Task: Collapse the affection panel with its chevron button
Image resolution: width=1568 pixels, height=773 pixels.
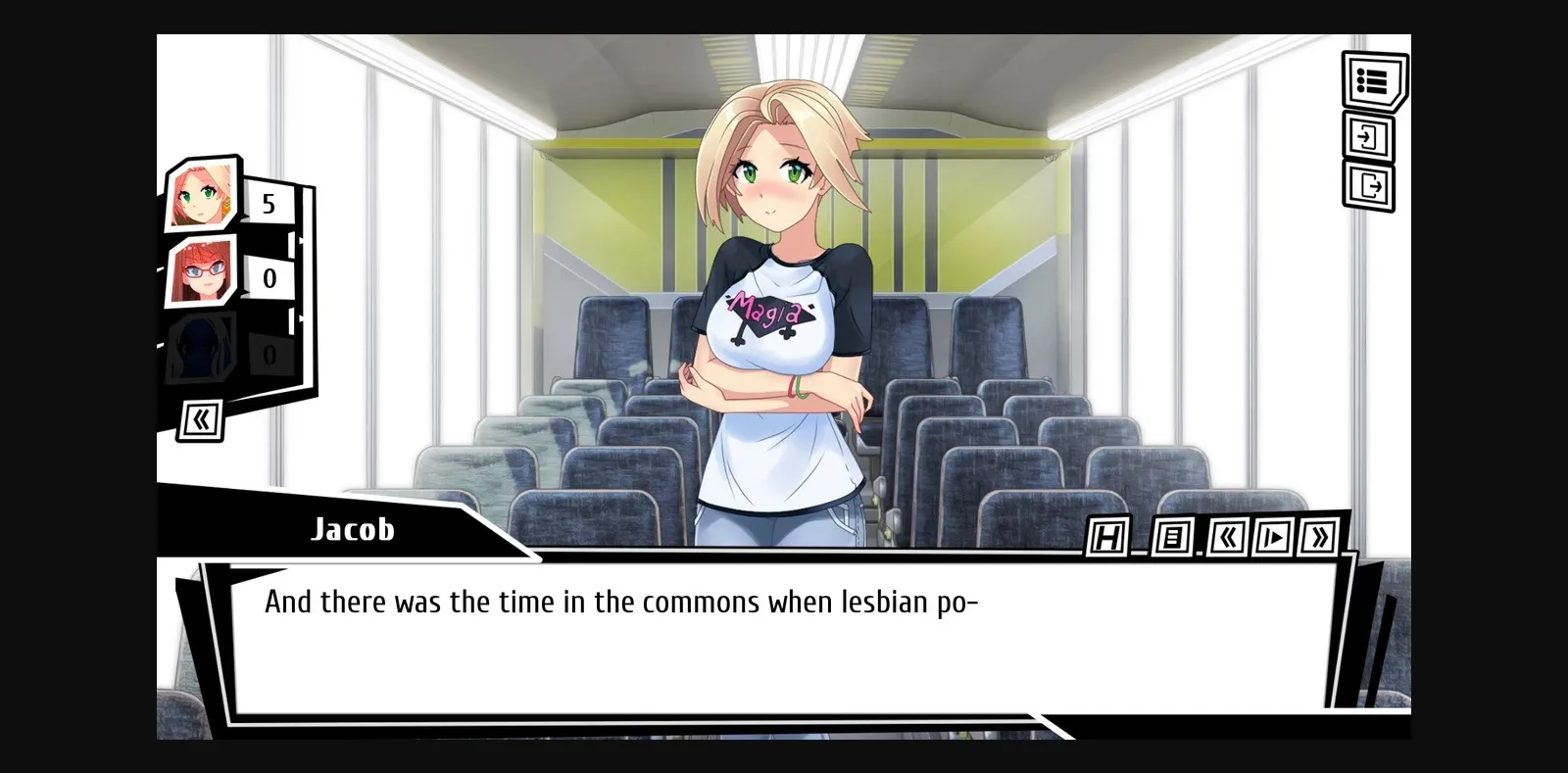Action: pyautogui.click(x=201, y=417)
